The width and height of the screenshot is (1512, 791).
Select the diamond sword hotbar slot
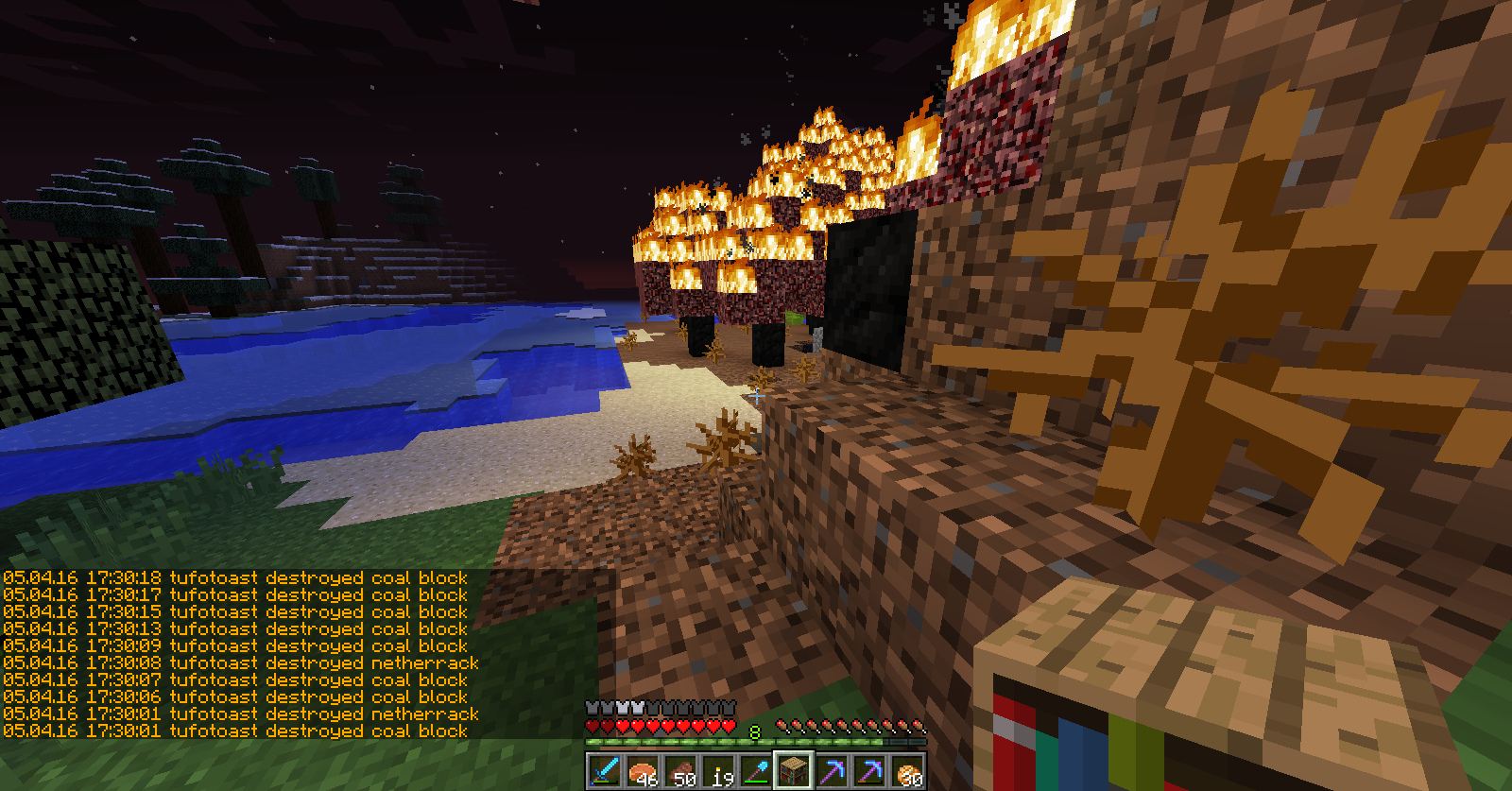(x=605, y=771)
